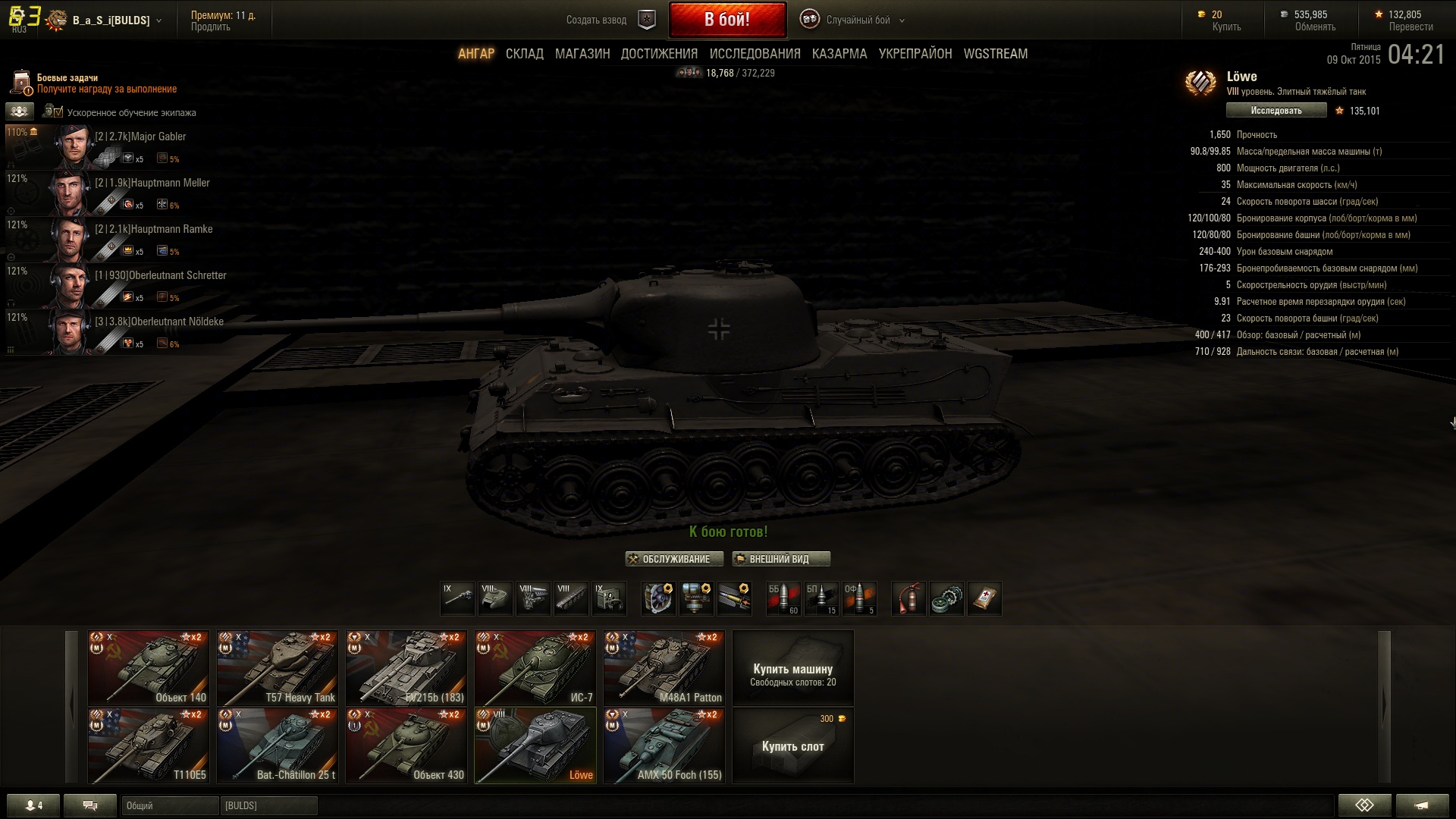Open the КАЗАРМА tab
Screen dimensions: 1456x819
click(x=839, y=54)
